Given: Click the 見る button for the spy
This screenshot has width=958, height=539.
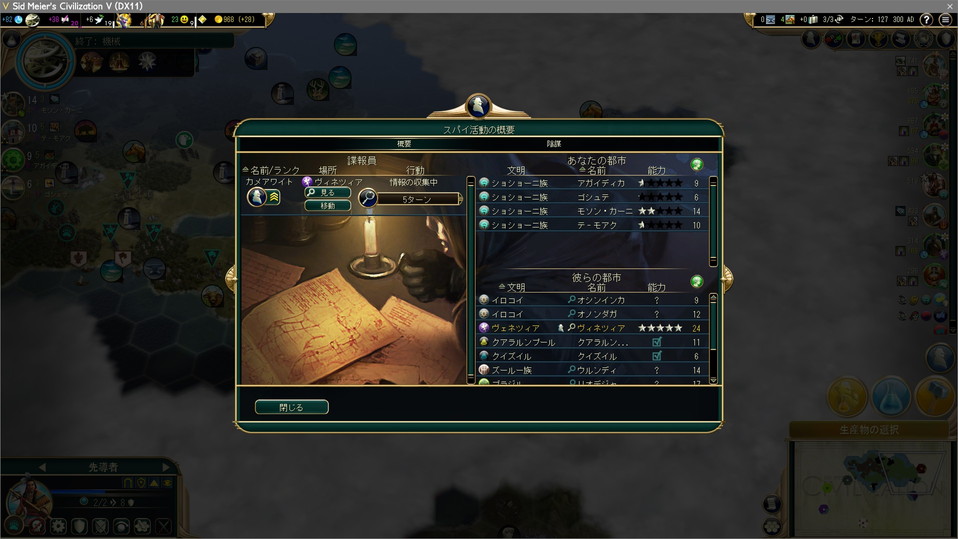Looking at the screenshot, I should pyautogui.click(x=327, y=192).
